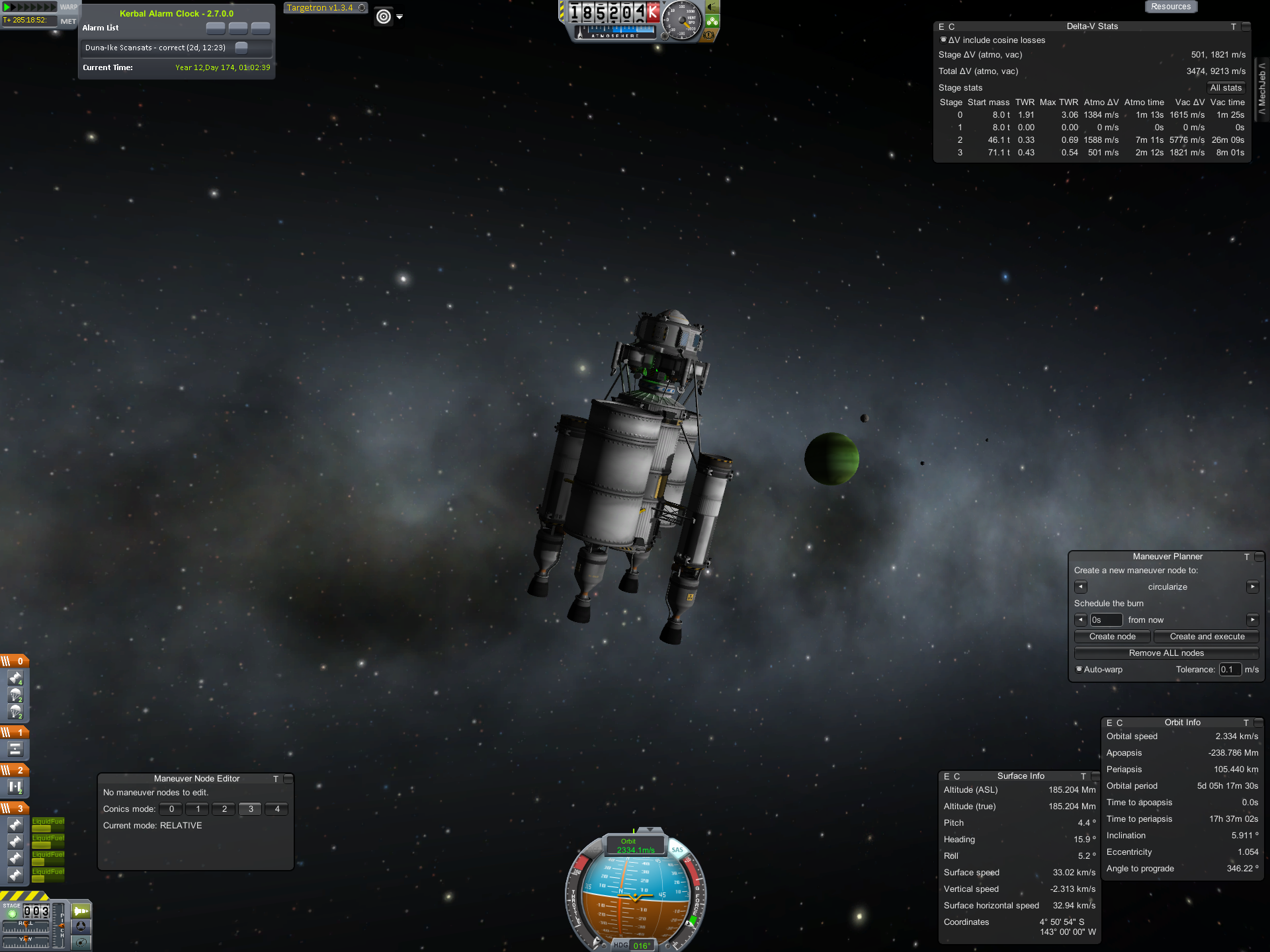The image size is (1270, 952).
Task: Show All stats in Delta-V Stats
Action: [x=1225, y=88]
